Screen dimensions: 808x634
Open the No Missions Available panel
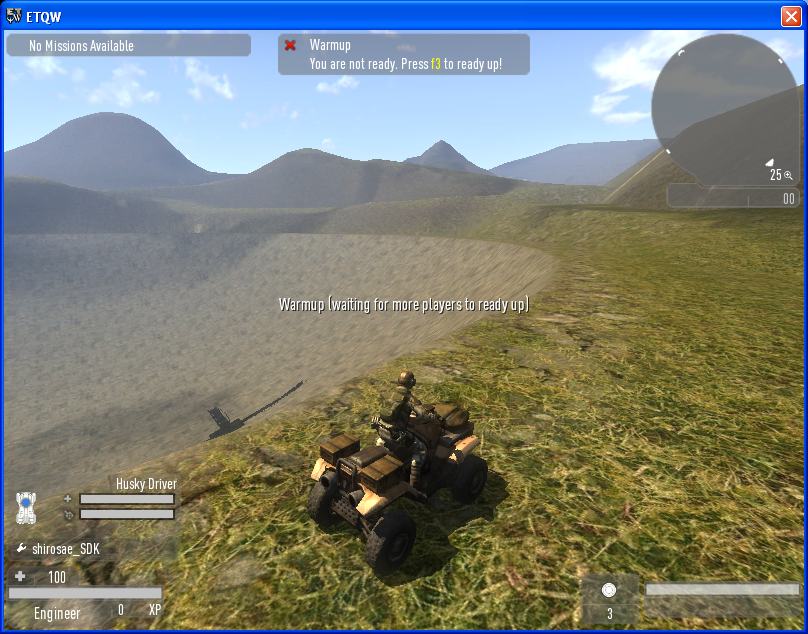128,46
